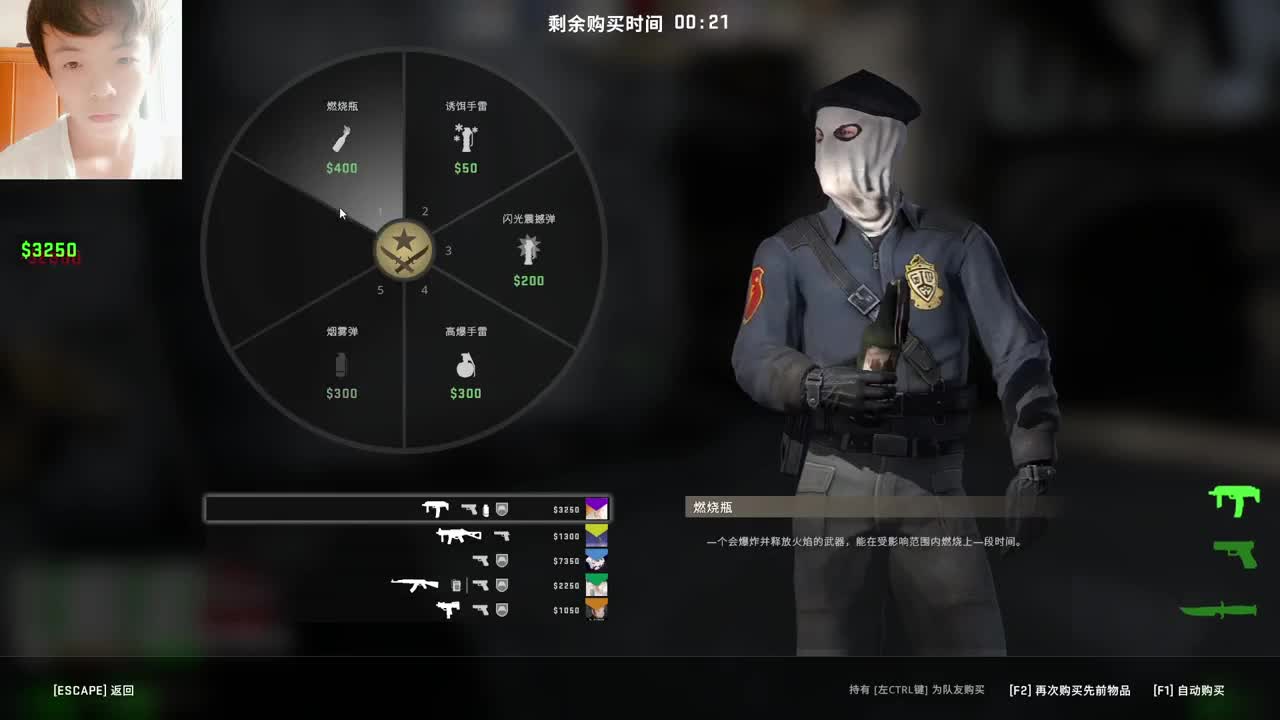Click the shield armor icon in the top loadout row
1280x720 pixels.
[x=501, y=509]
